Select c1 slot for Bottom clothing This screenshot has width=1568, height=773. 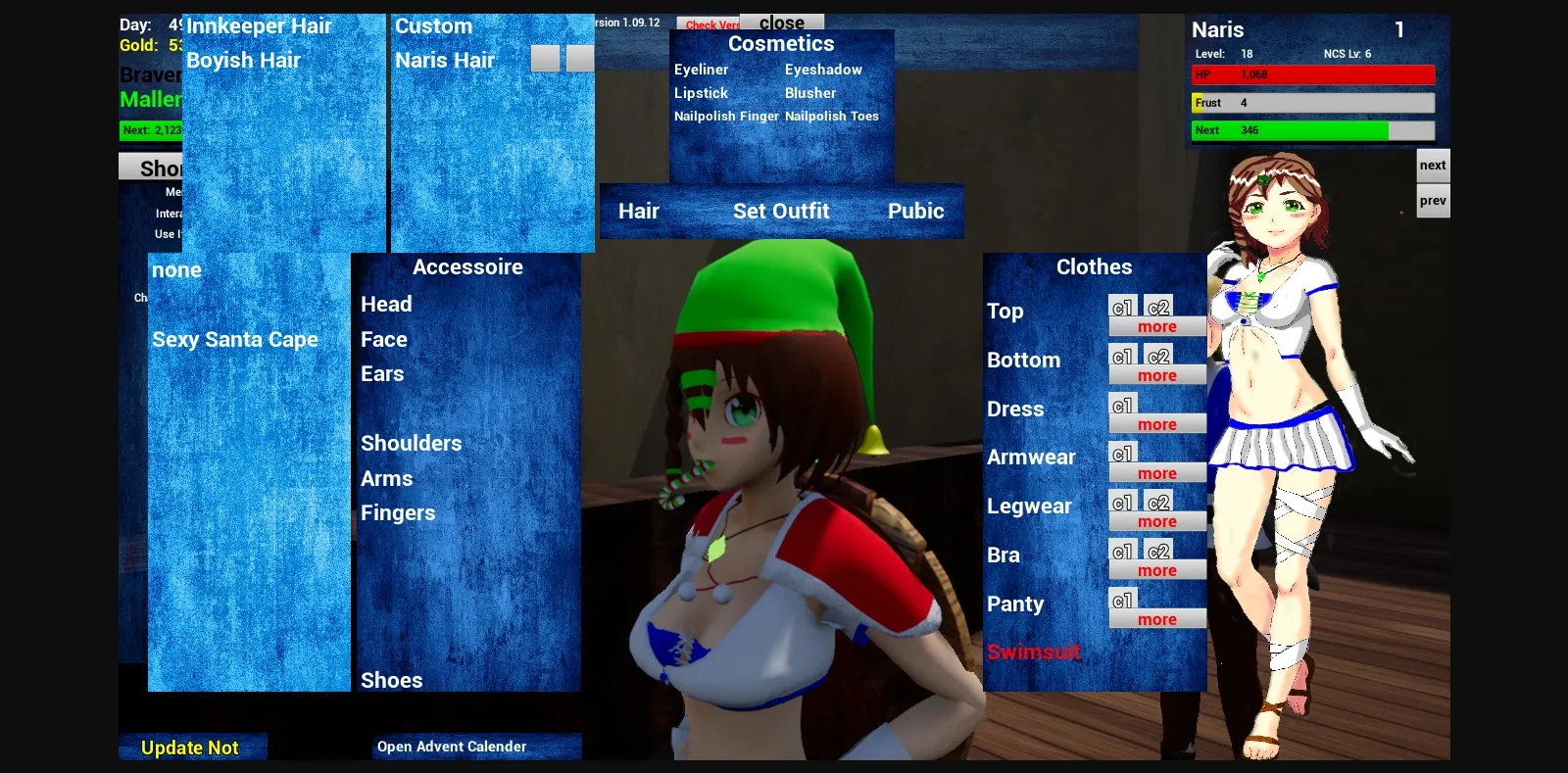point(1121,355)
